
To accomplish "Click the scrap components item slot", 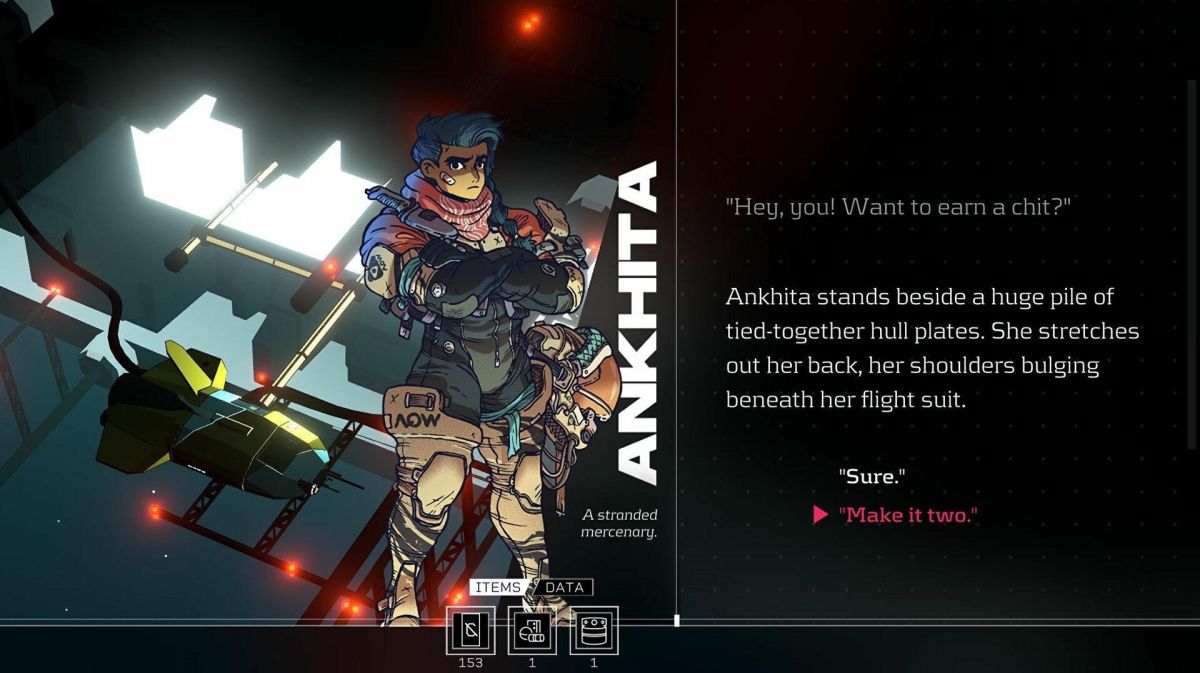I will tap(532, 631).
